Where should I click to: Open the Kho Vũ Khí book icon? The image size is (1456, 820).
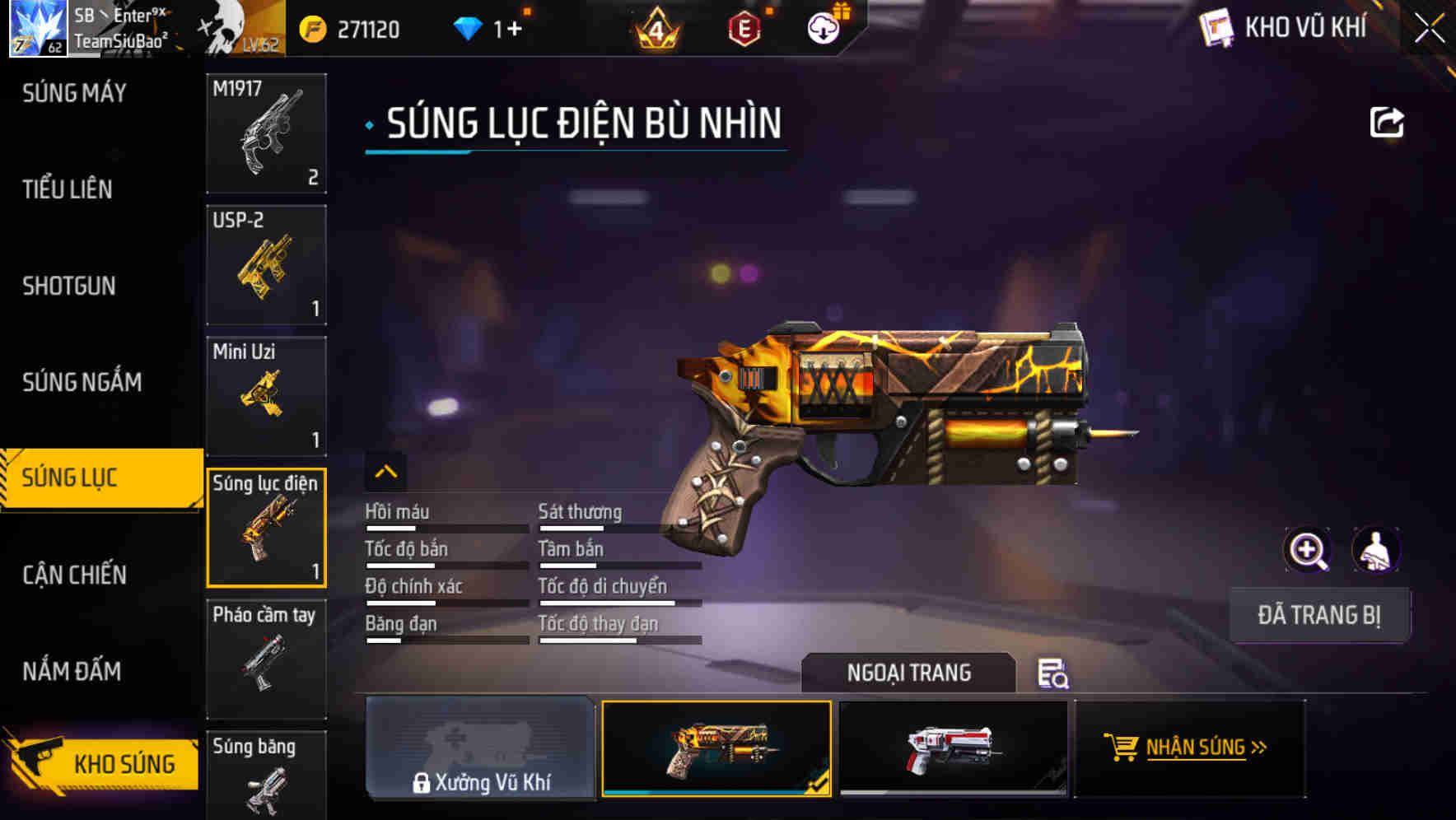(1216, 27)
